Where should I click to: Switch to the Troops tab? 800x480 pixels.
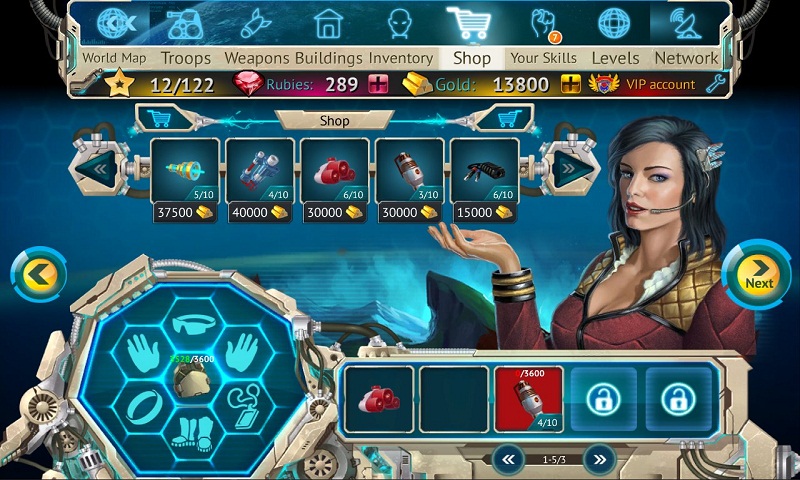coord(186,58)
